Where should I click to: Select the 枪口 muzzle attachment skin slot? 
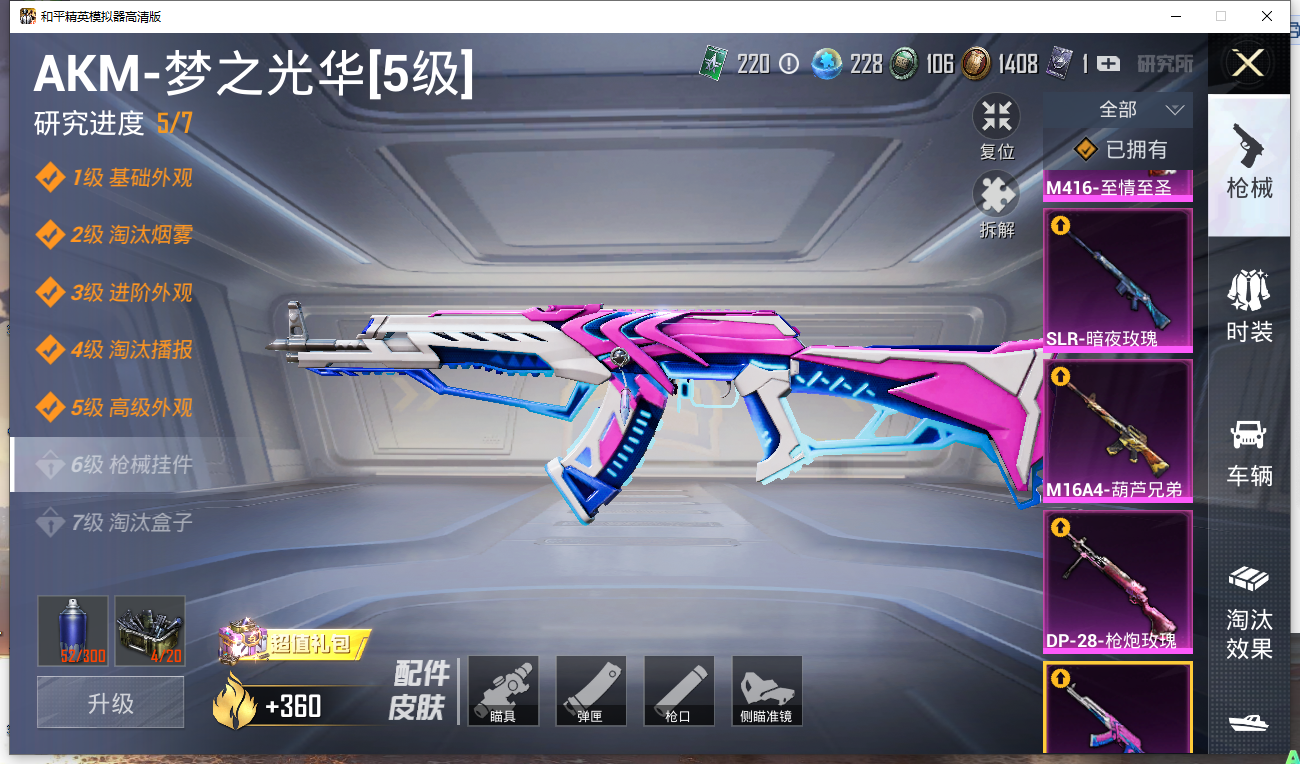click(x=679, y=690)
